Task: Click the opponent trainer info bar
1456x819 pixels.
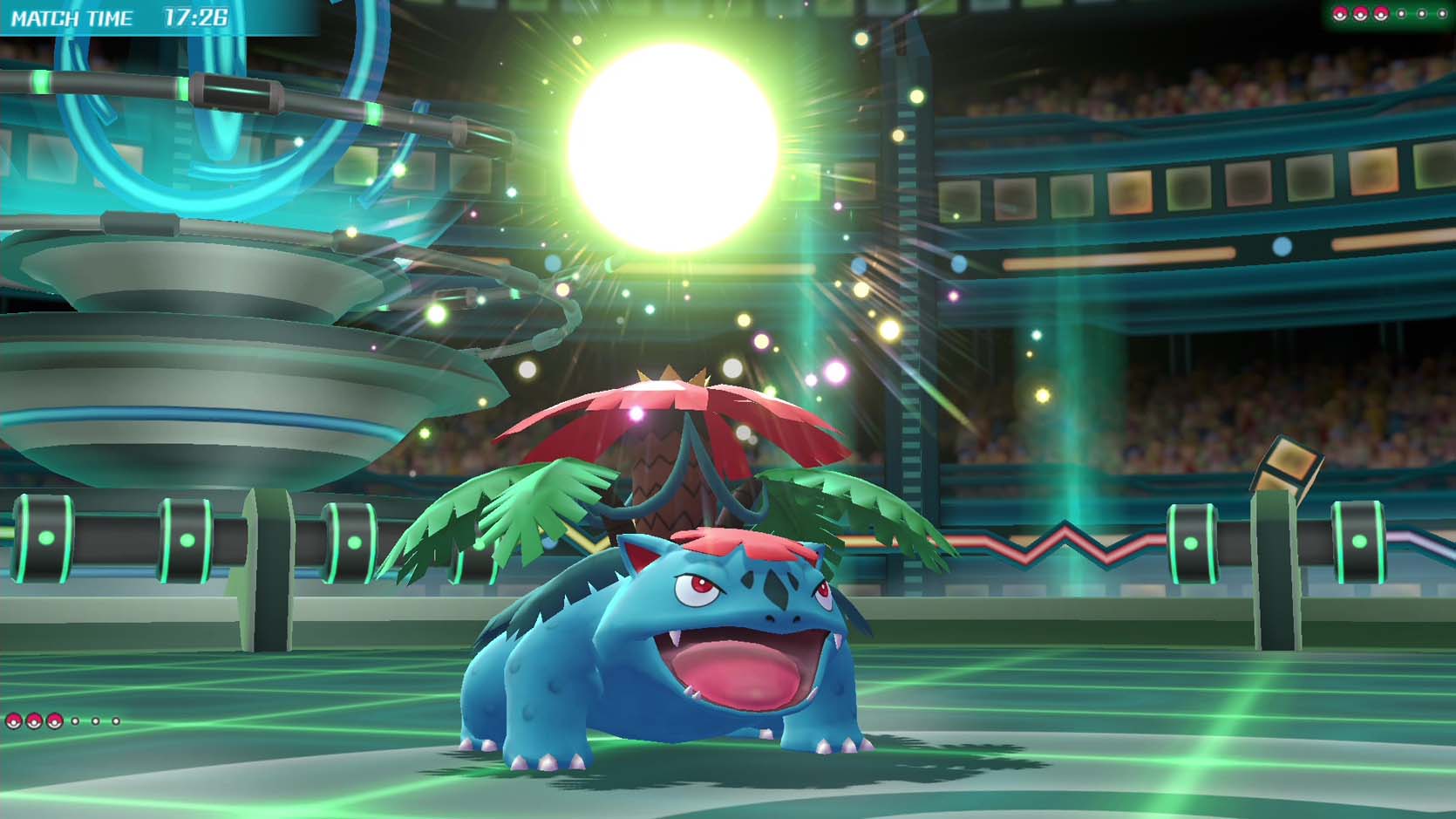Action: click(1391, 14)
